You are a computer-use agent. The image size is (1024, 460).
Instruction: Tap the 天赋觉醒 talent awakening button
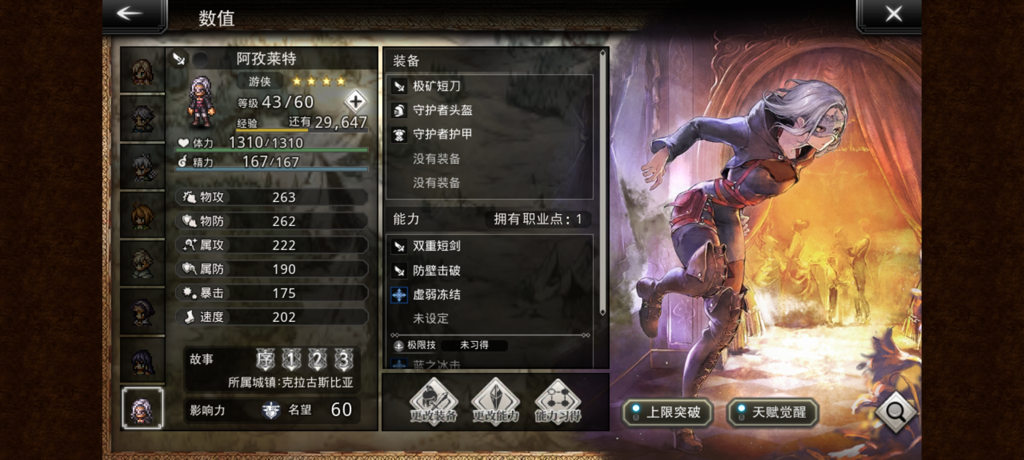[x=772, y=412]
